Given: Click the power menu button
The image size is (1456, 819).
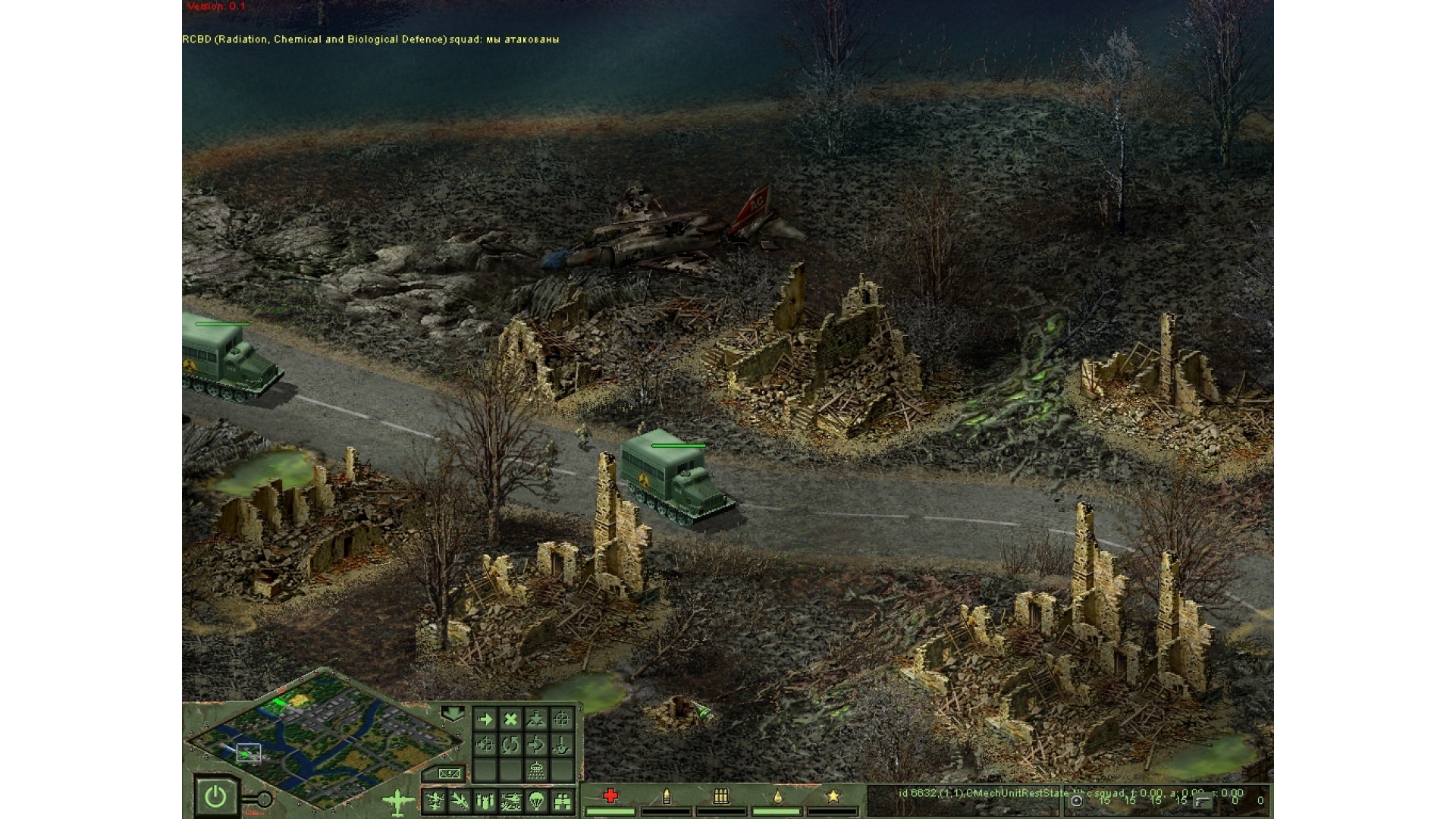Looking at the screenshot, I should [215, 797].
